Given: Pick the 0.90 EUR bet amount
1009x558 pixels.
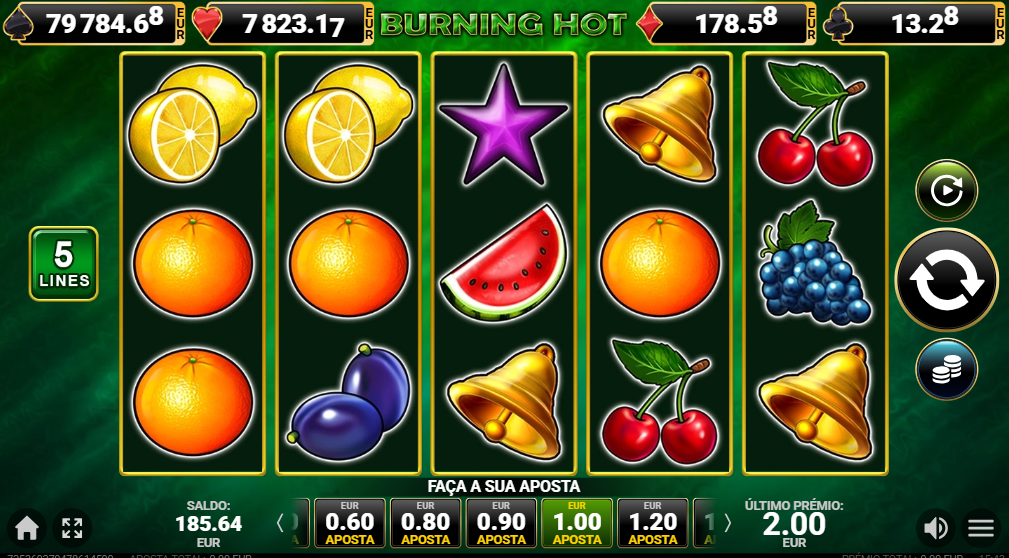Looking at the screenshot, I should point(501,523).
